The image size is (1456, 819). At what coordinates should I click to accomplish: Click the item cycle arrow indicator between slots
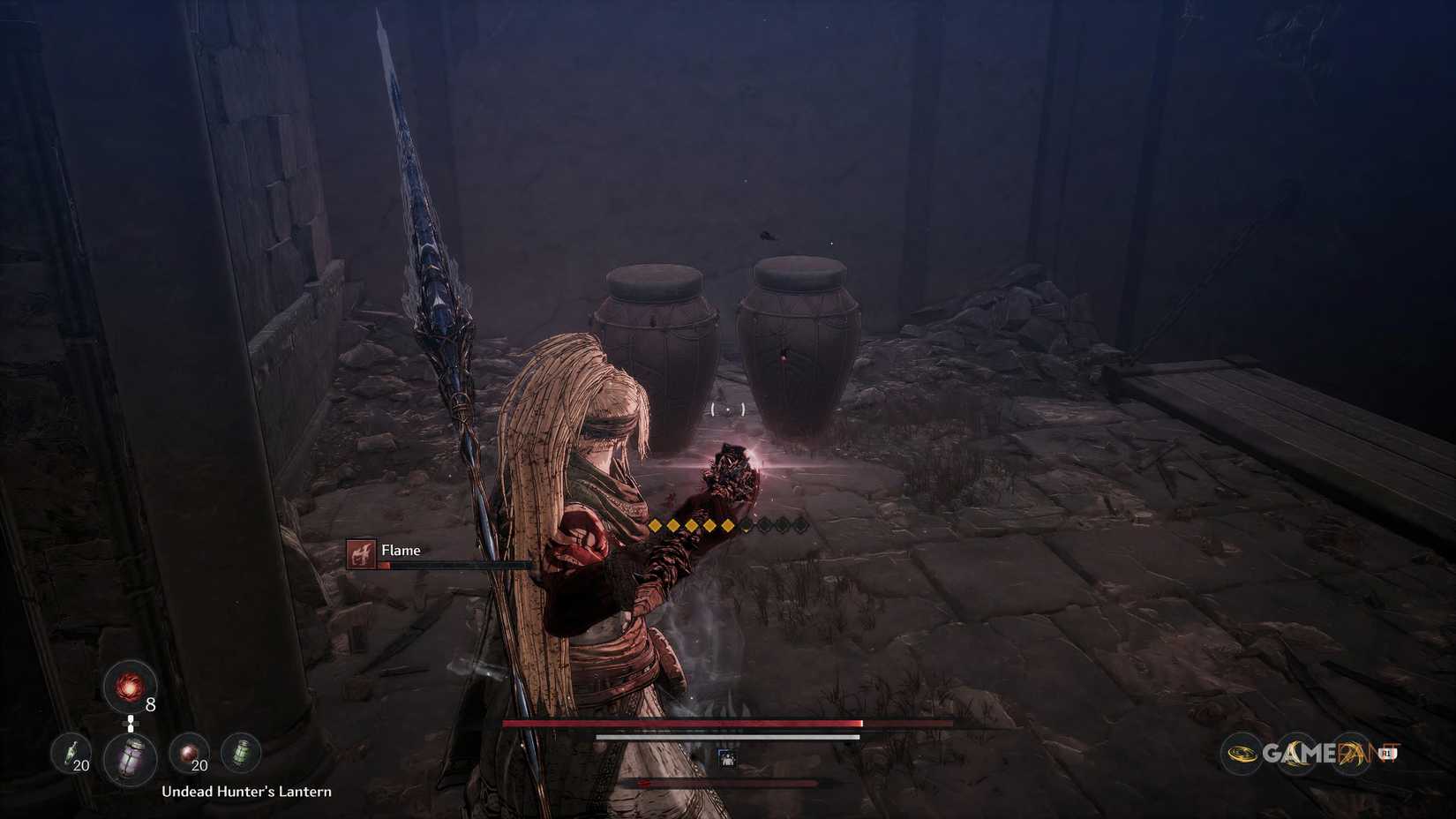pyautogui.click(x=131, y=723)
